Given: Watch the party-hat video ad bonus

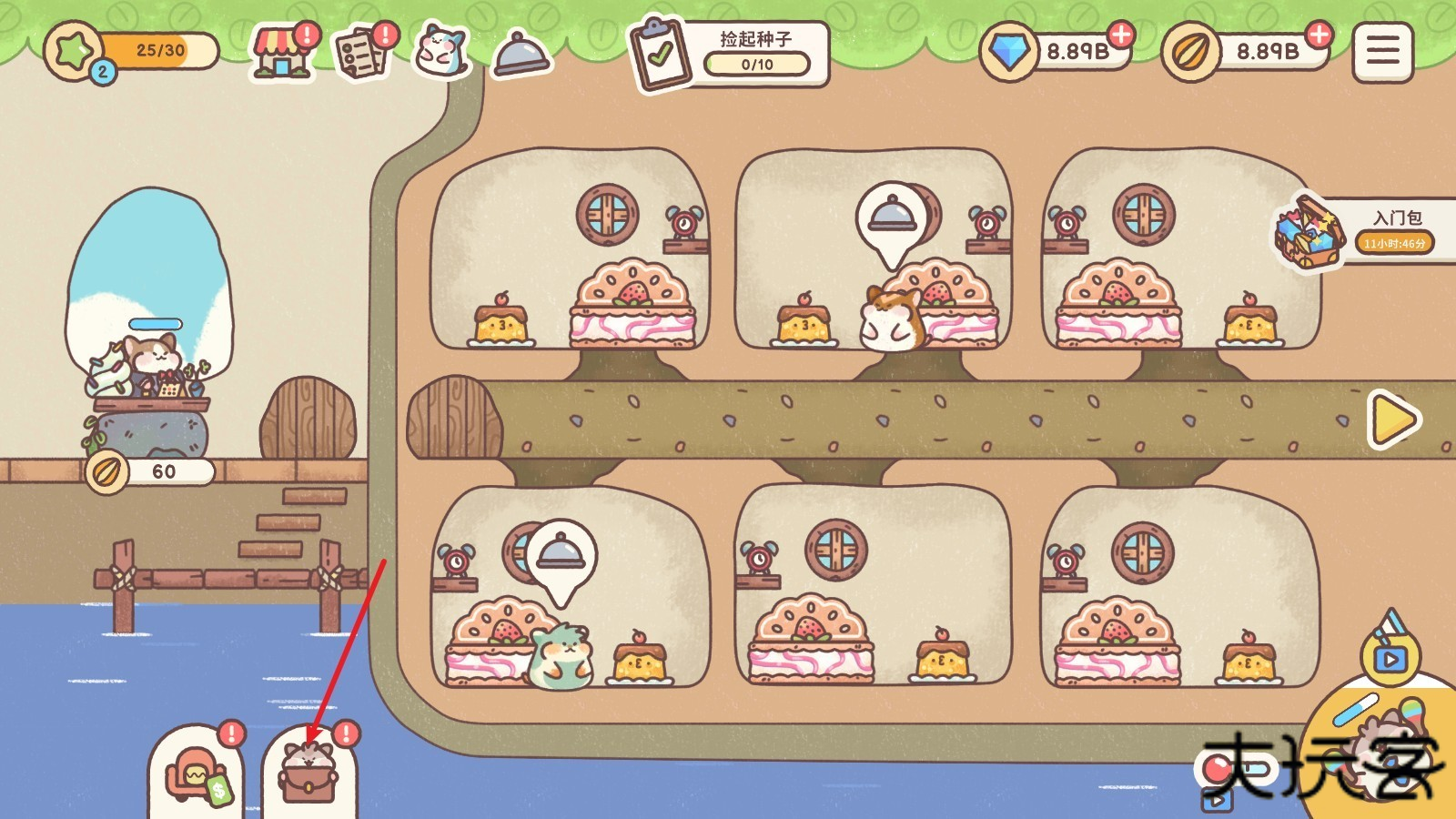Looking at the screenshot, I should [1390, 650].
